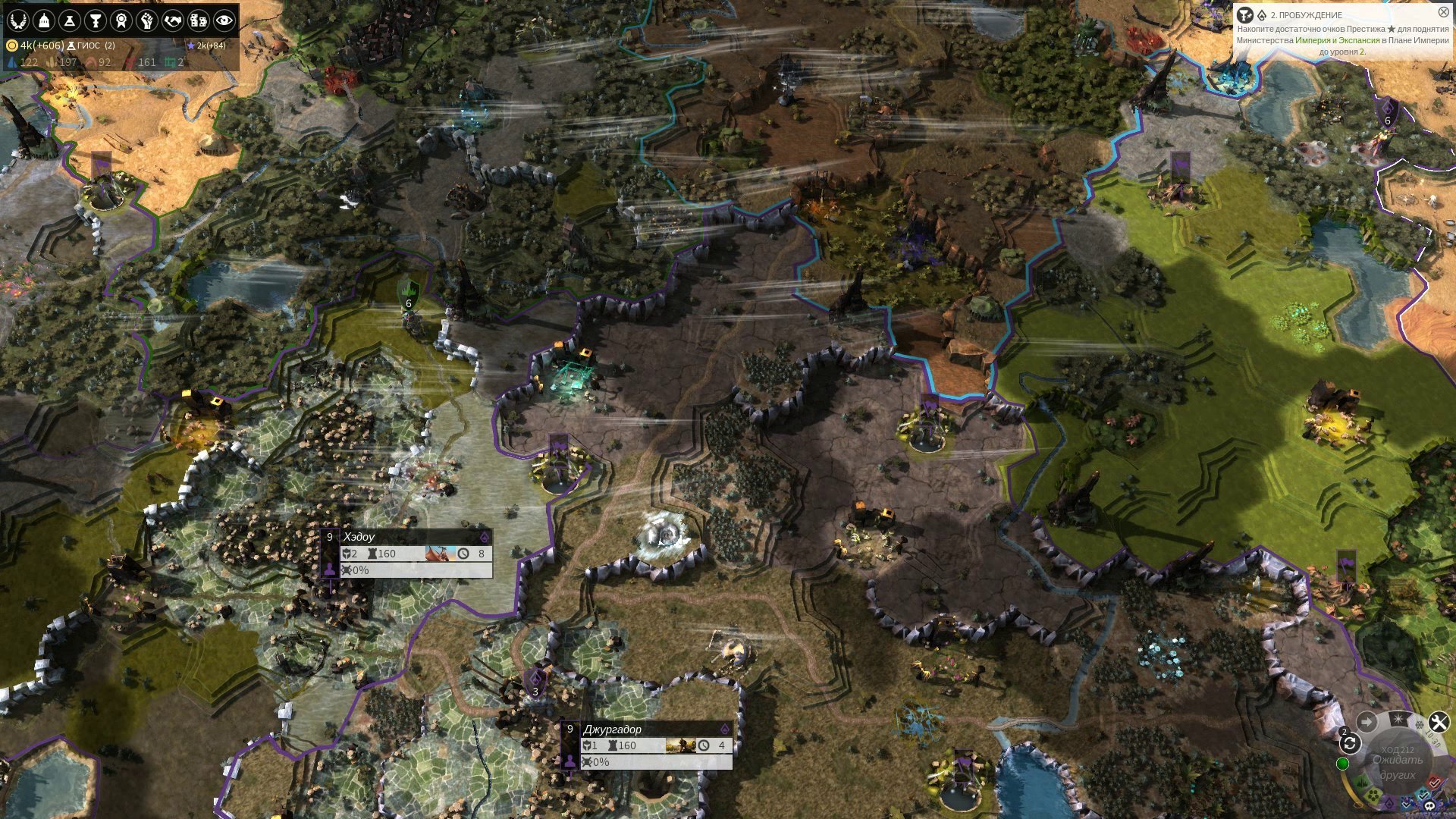
Task: Open the game menu wrench icon
Action: [1439, 722]
